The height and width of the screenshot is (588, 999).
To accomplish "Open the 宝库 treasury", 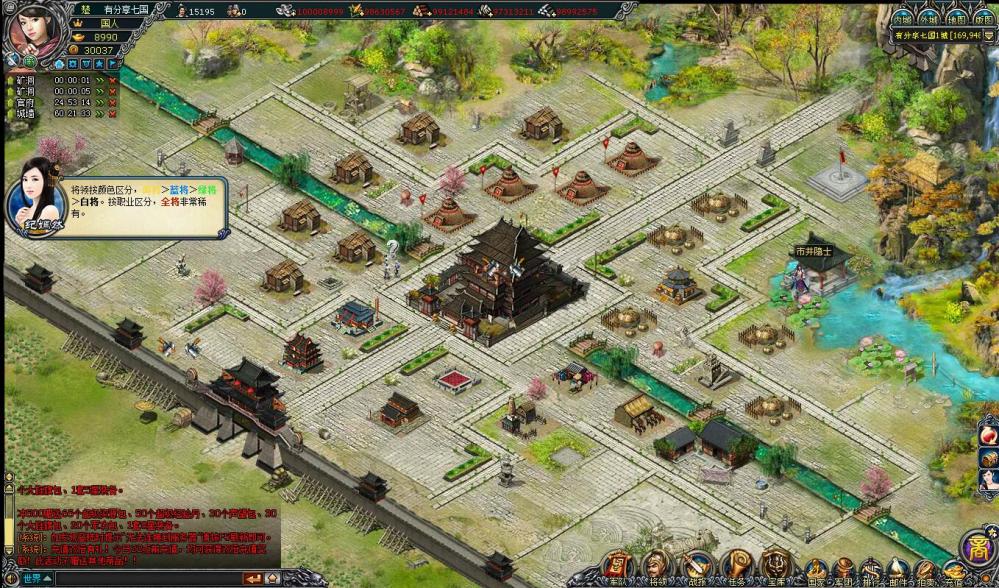I will (x=776, y=567).
